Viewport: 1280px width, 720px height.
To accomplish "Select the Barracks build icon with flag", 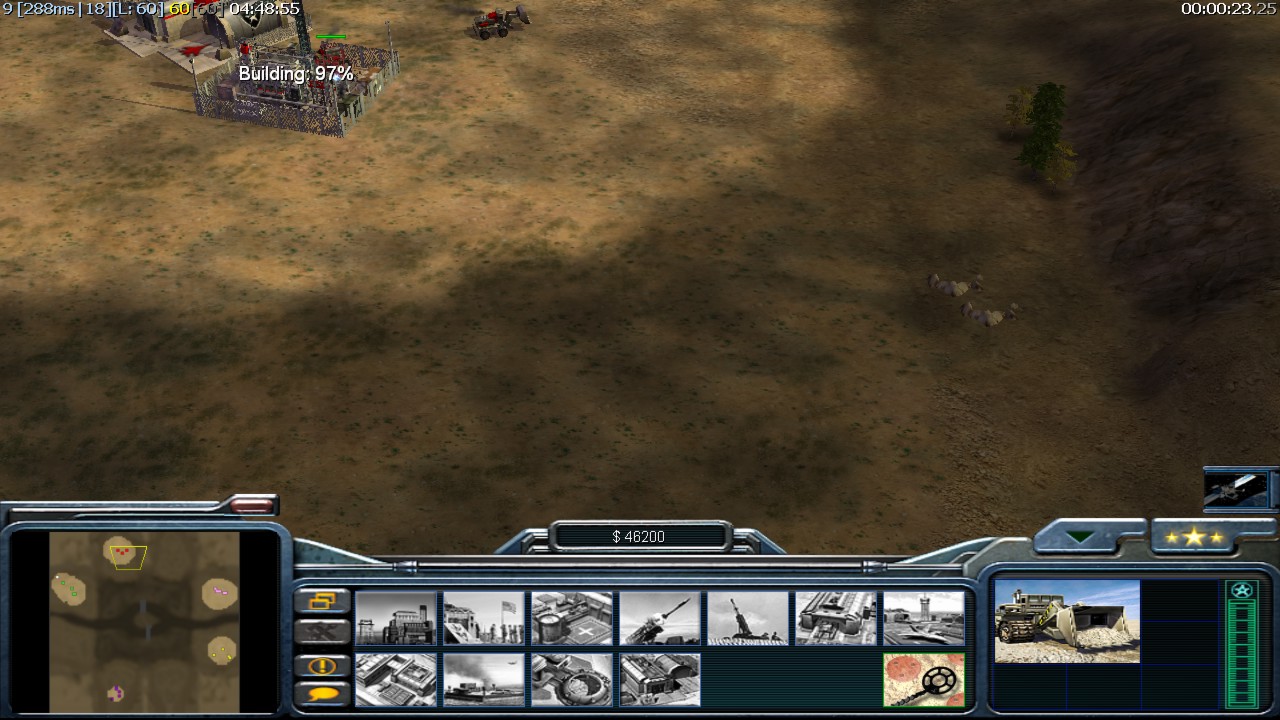I will (x=484, y=618).
